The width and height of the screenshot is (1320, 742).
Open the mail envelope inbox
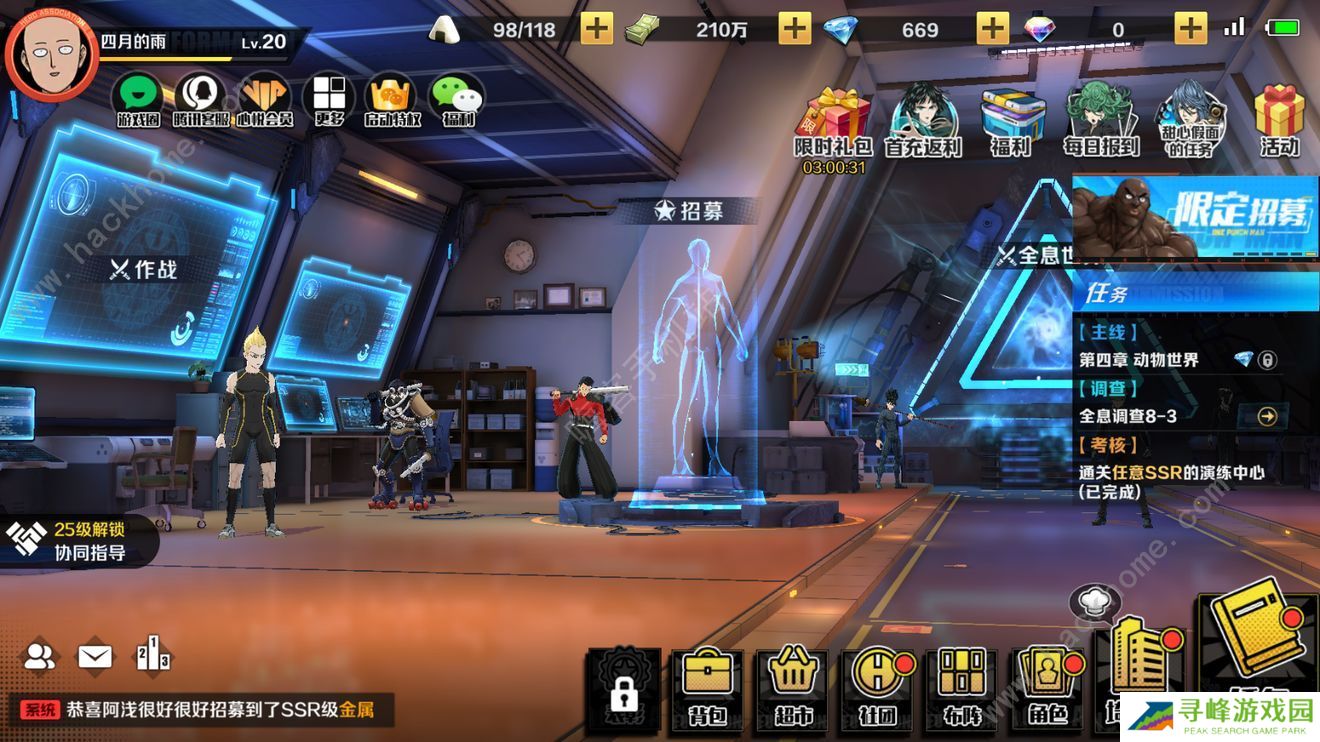(x=95, y=656)
